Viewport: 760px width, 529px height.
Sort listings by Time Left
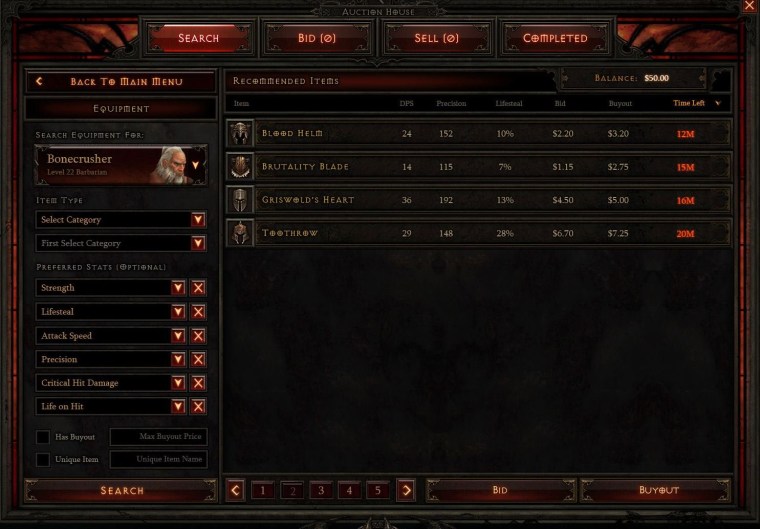pos(694,103)
